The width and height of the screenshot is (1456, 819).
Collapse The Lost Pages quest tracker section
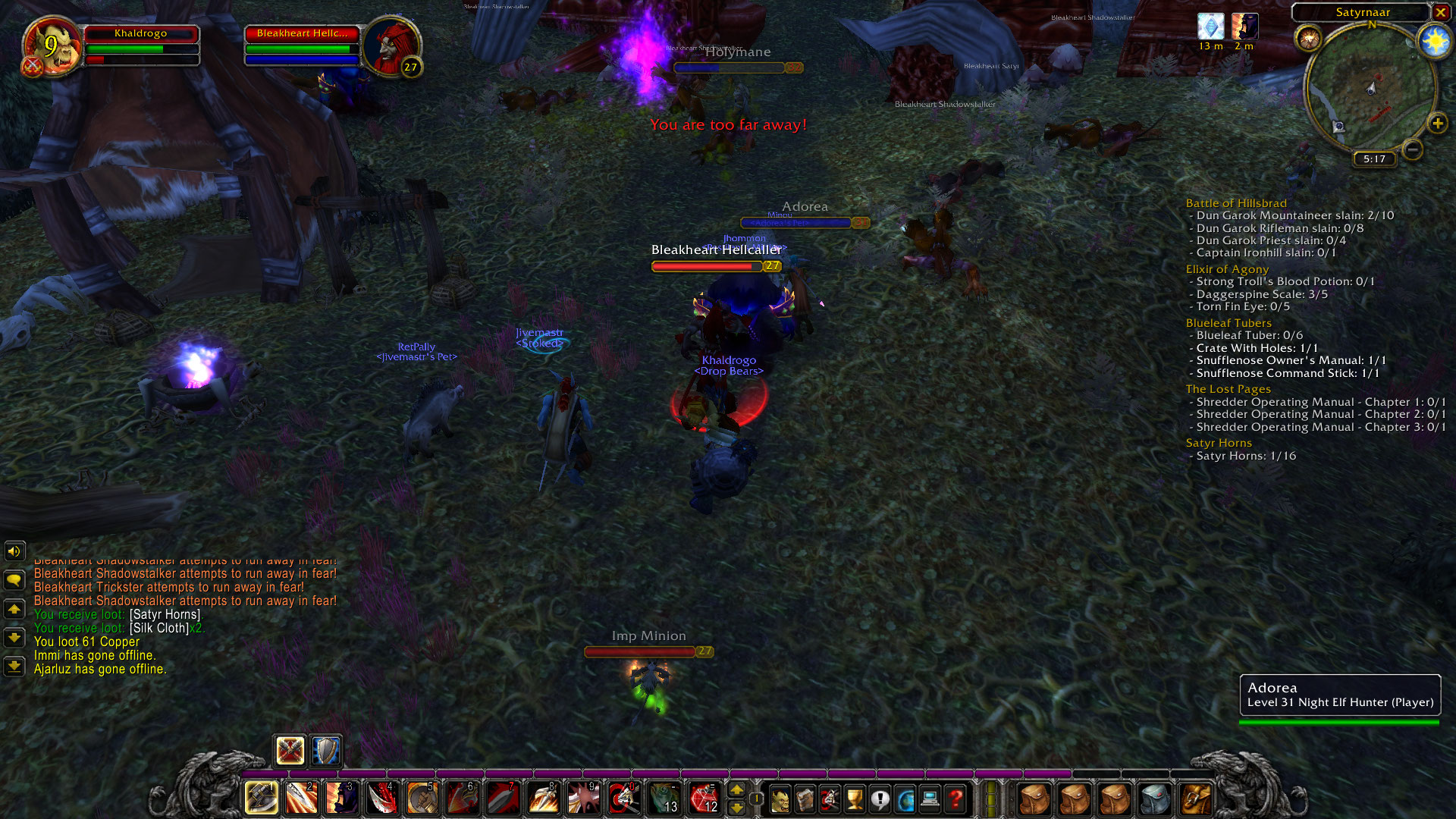[x=1228, y=388]
